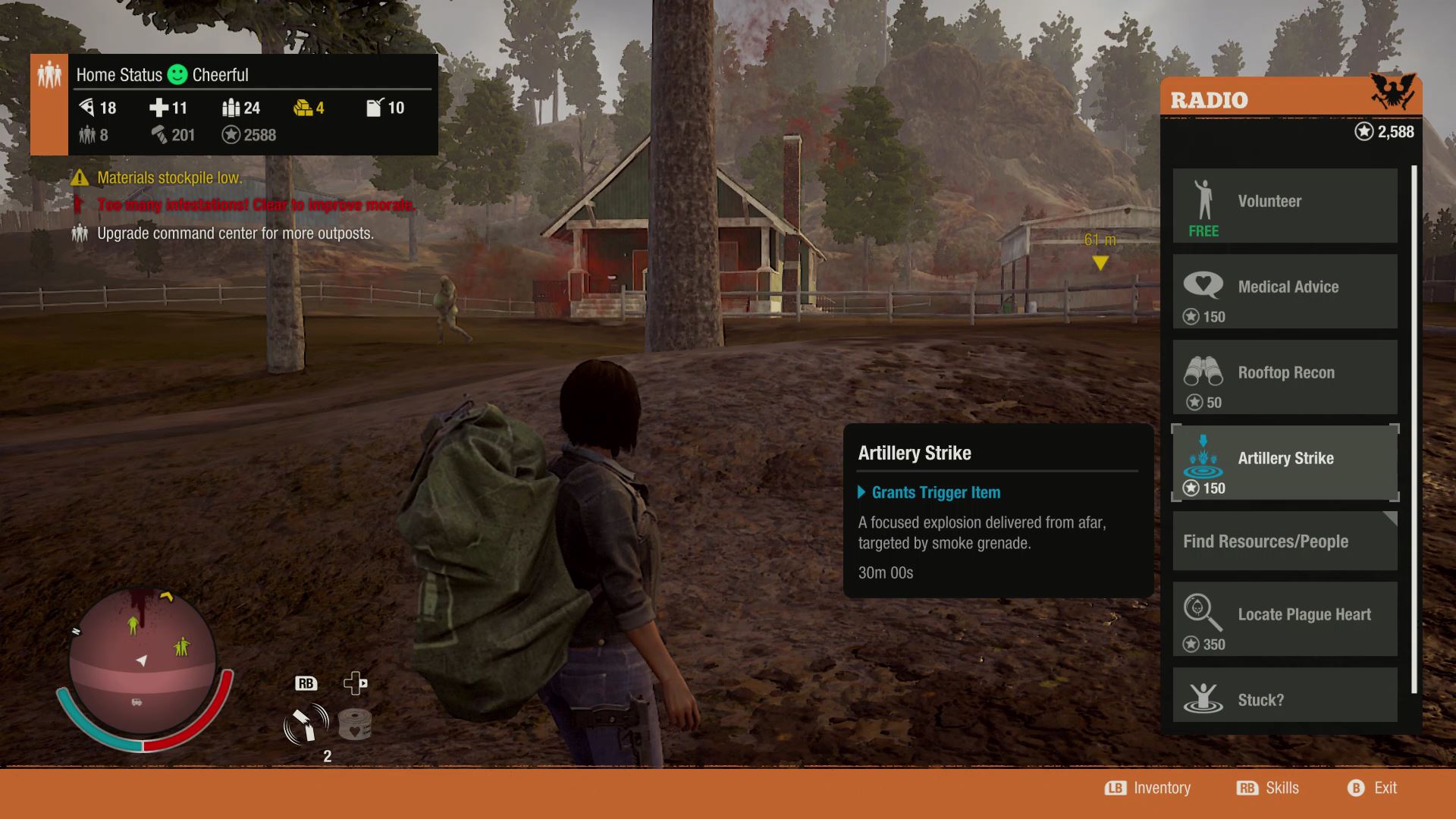Select the Volunteer radio command
The width and height of the screenshot is (1456, 819).
pos(1285,205)
